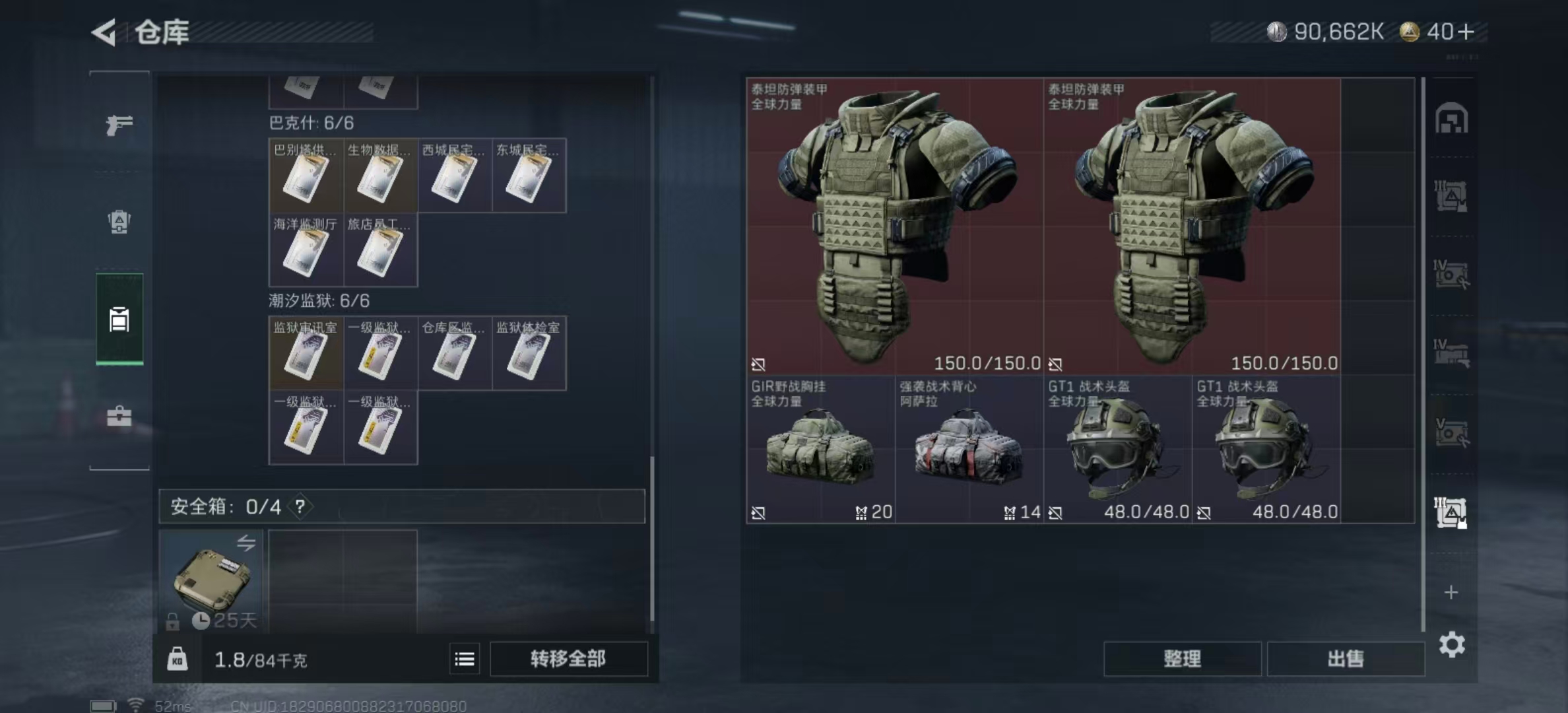Sort the stash with 整理
The image size is (1568, 713).
(1182, 659)
